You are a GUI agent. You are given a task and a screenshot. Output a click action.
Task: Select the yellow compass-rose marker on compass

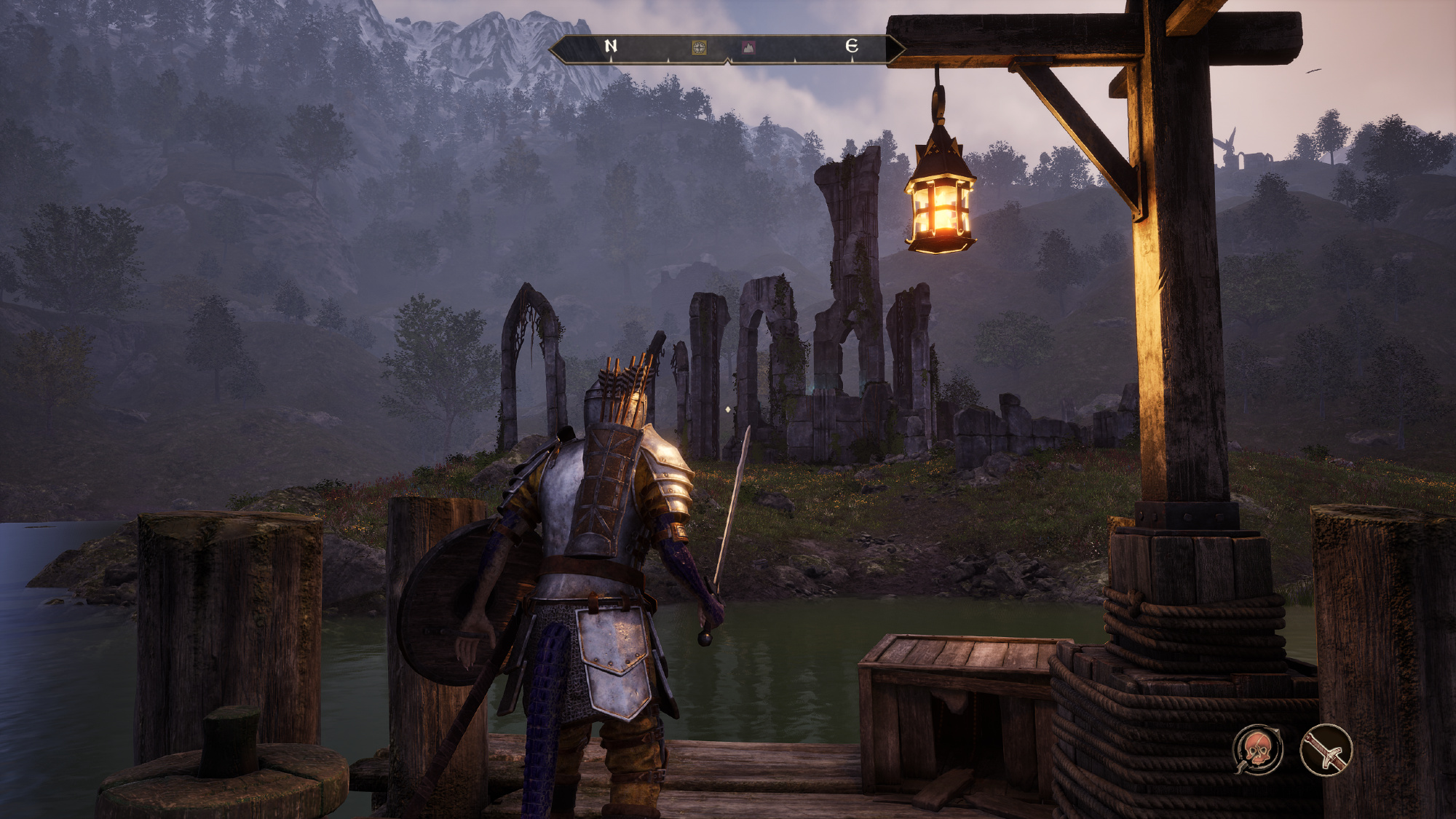pos(699,48)
